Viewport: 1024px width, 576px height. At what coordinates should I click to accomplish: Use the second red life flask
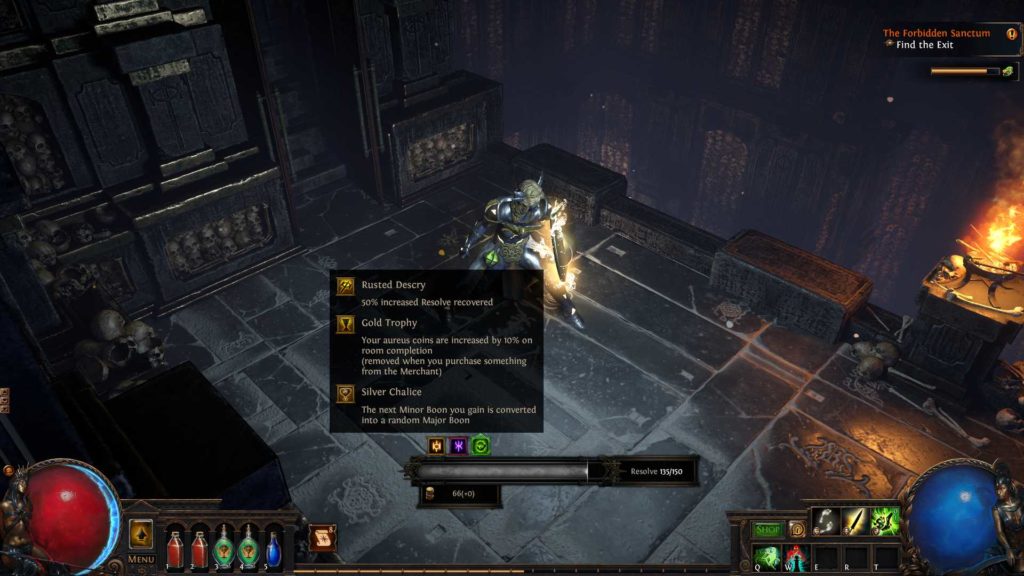pos(199,546)
